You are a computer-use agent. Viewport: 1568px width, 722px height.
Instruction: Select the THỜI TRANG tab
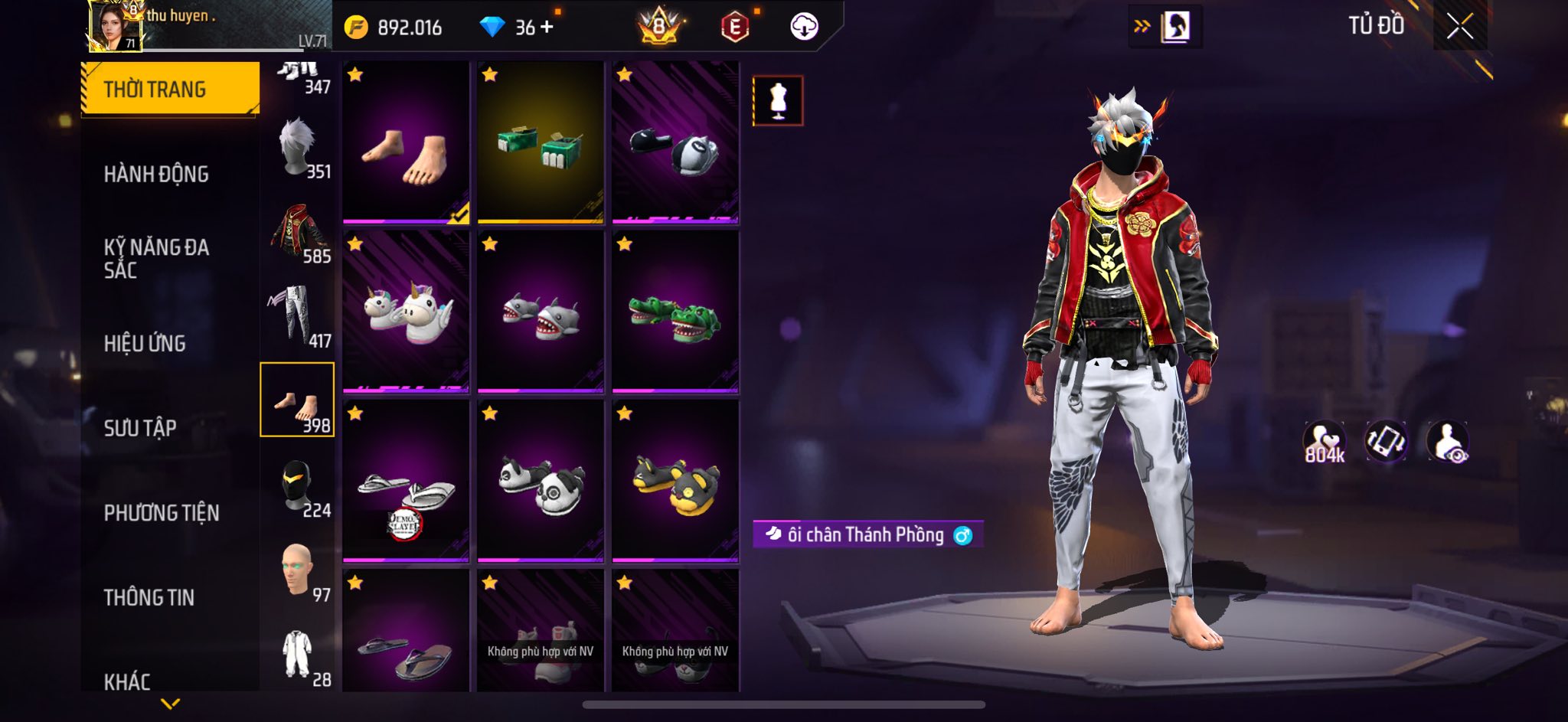point(169,90)
